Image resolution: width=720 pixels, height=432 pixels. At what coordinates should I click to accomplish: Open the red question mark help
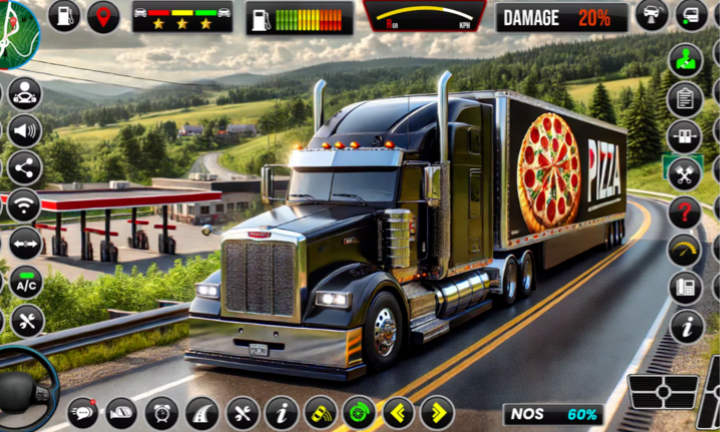(x=685, y=211)
